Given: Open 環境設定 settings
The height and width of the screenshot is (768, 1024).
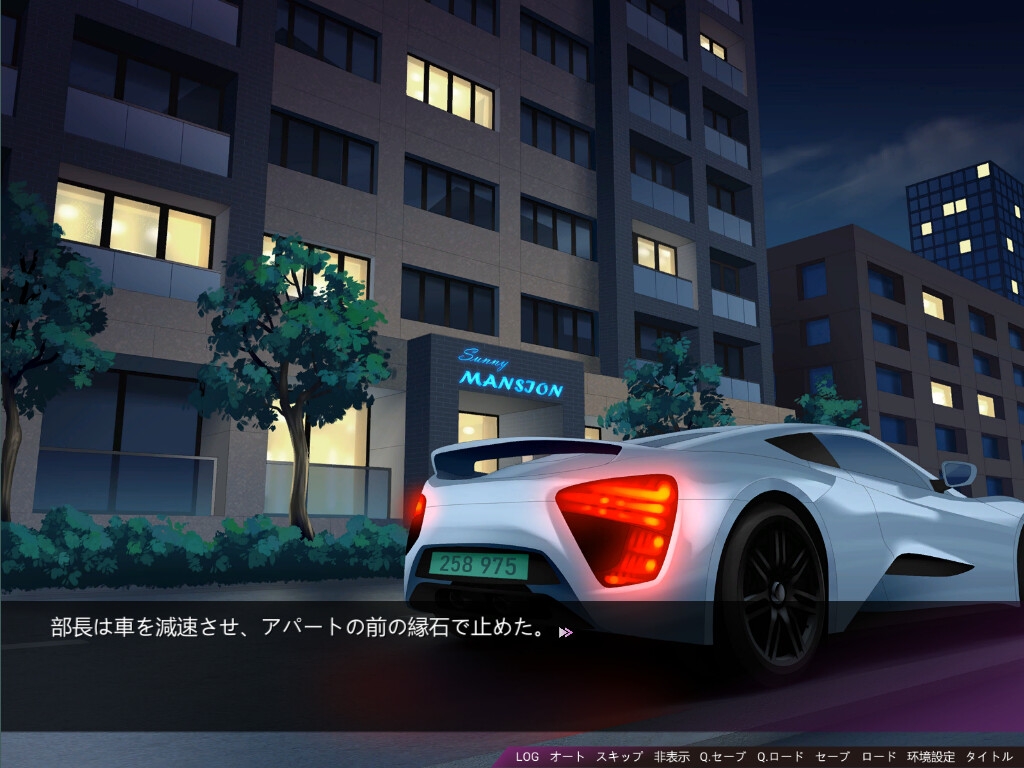Looking at the screenshot, I should (x=931, y=757).
